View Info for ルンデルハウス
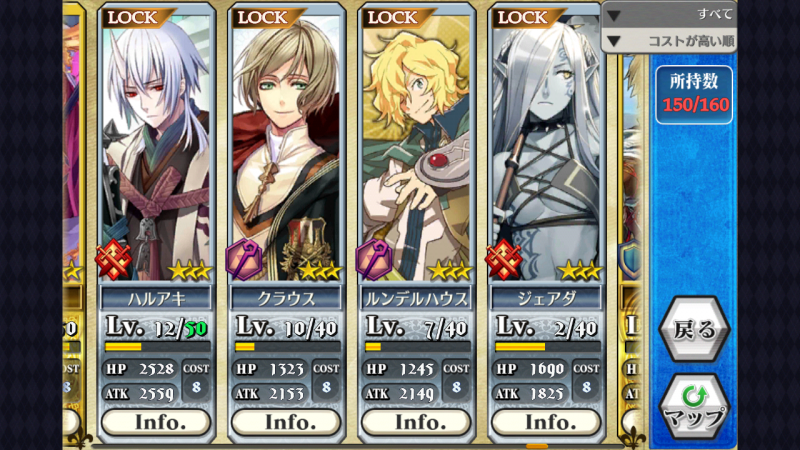 [416, 422]
